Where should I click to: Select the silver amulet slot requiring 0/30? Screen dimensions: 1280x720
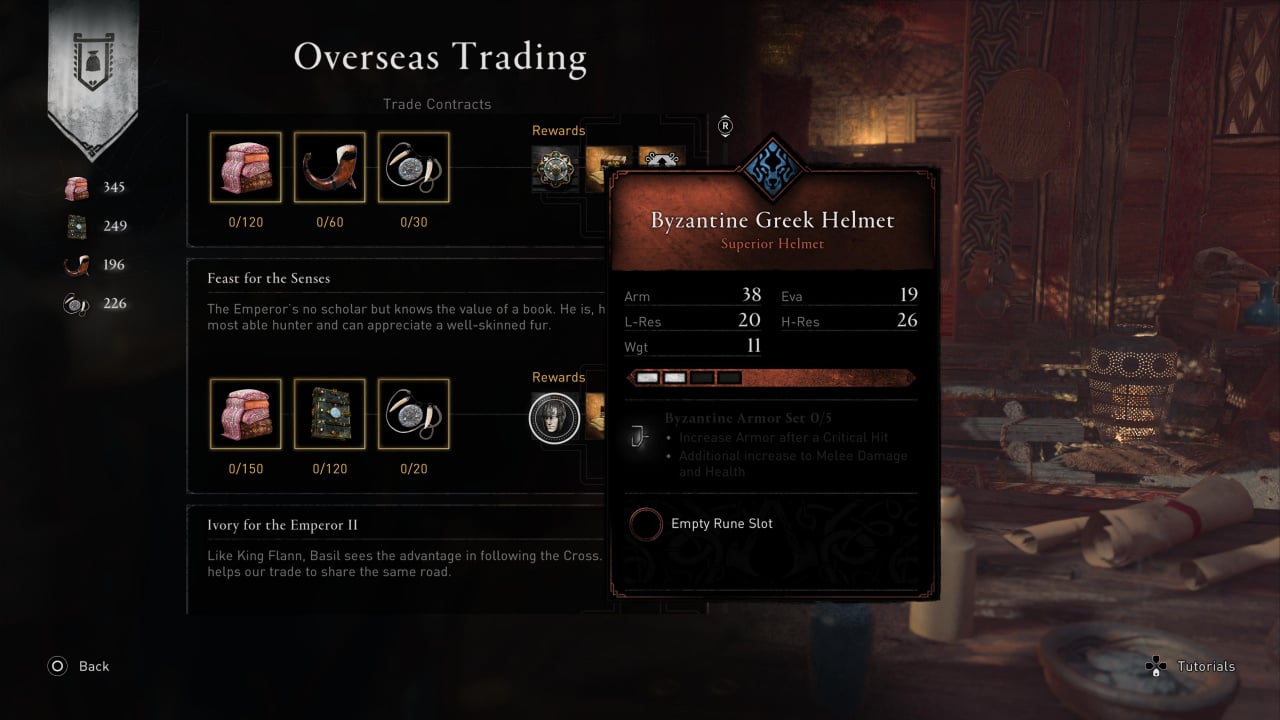[x=413, y=167]
